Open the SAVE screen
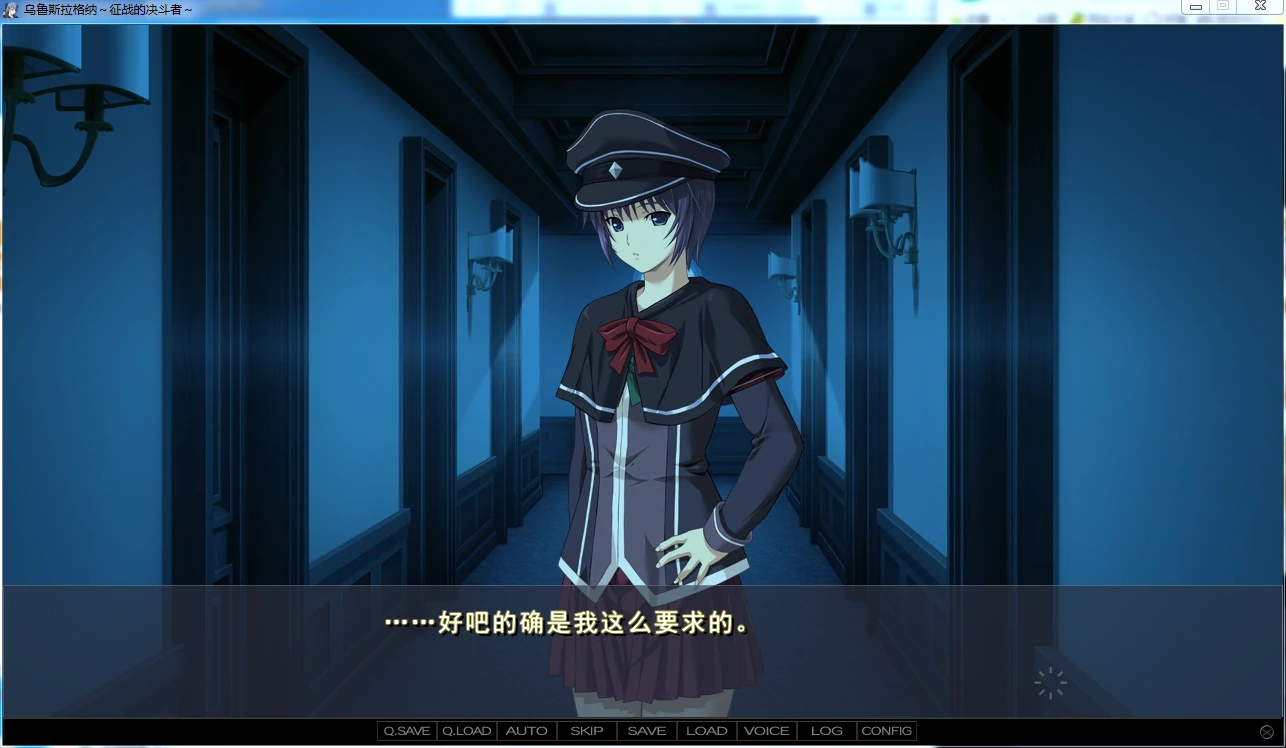The width and height of the screenshot is (1286, 748). [646, 730]
